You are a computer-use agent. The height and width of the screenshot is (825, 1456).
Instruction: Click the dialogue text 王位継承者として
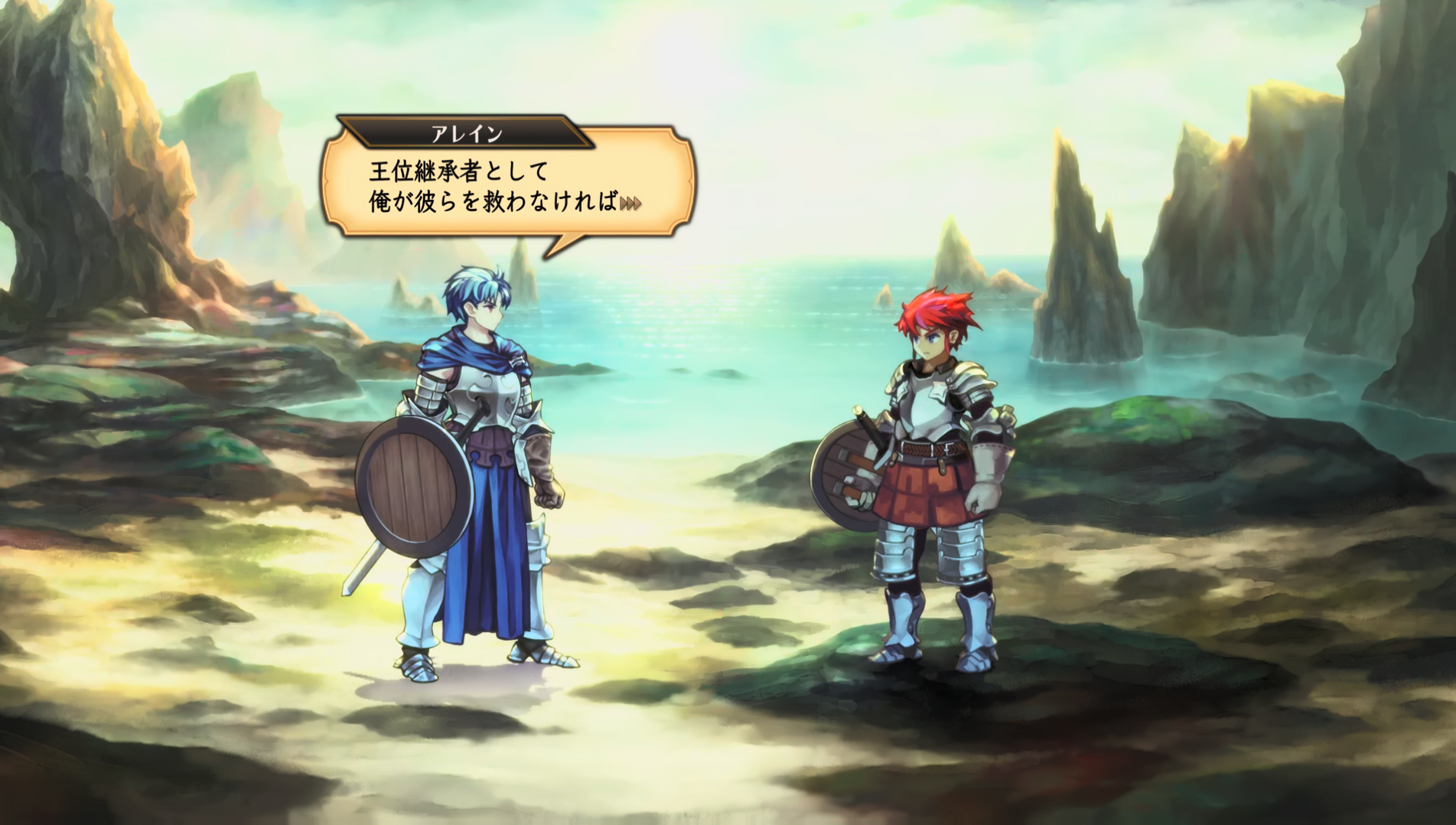(459, 170)
